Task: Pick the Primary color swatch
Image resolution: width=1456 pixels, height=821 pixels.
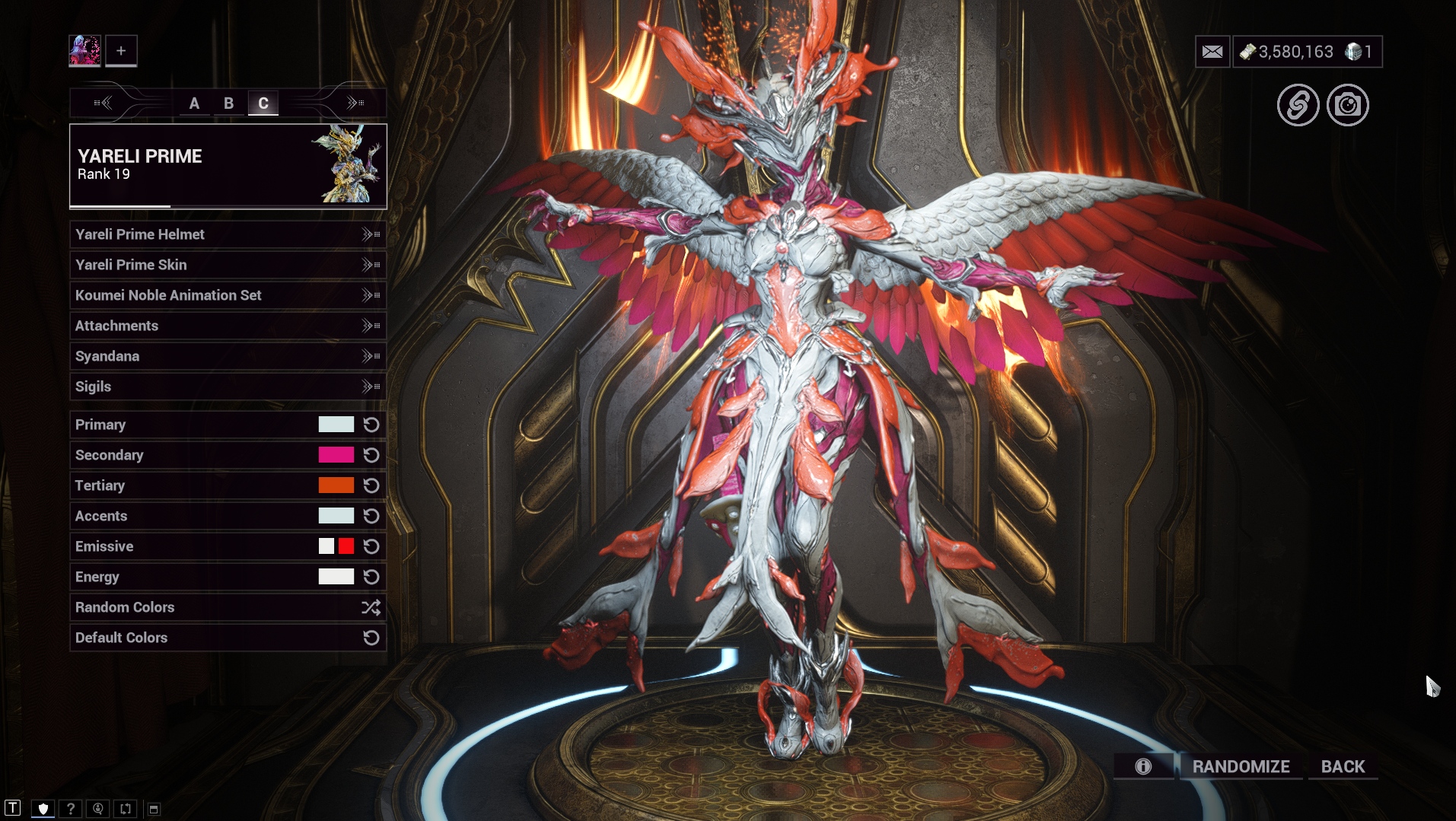Action: pos(336,425)
